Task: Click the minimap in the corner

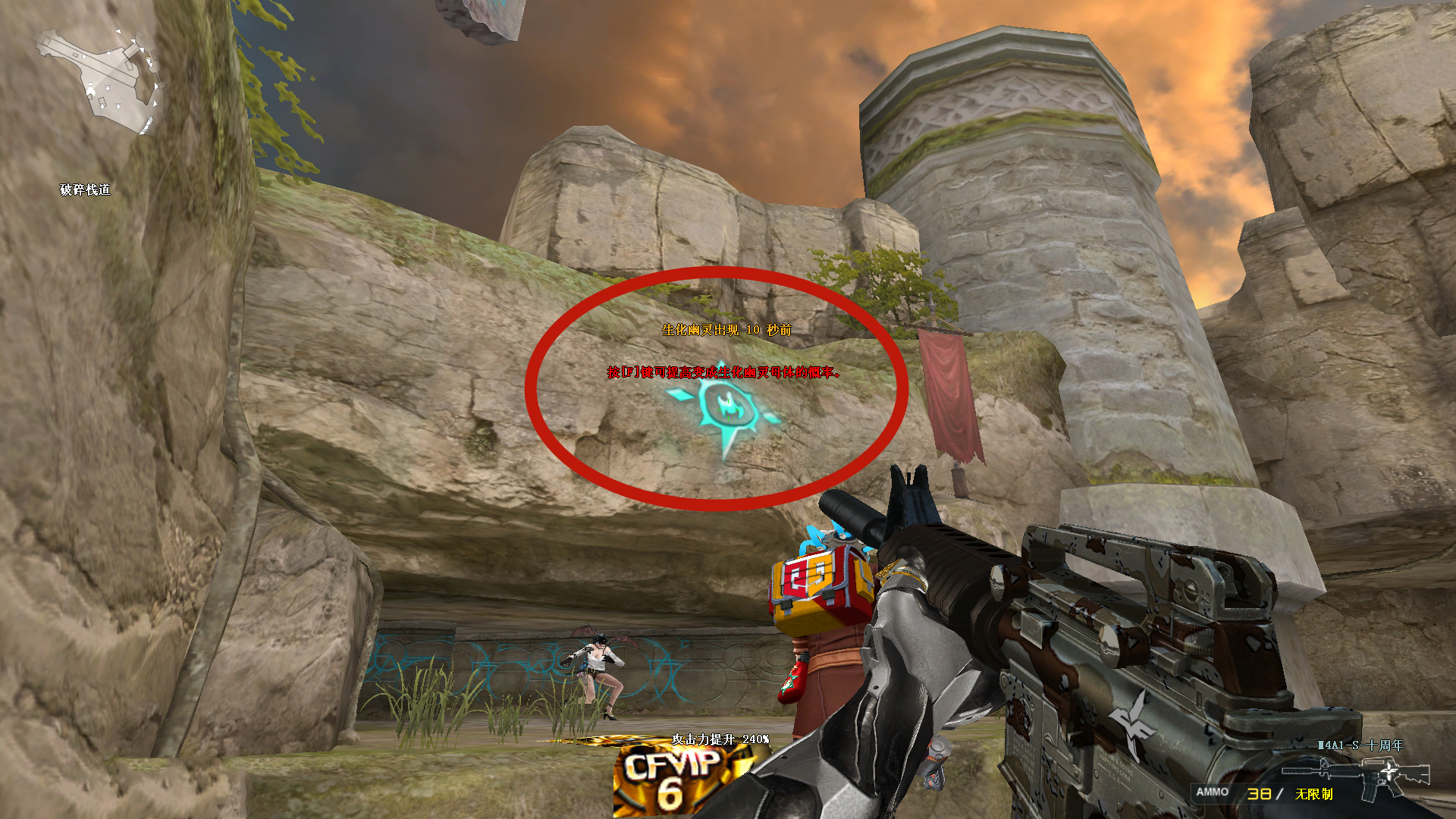Action: coord(99,80)
